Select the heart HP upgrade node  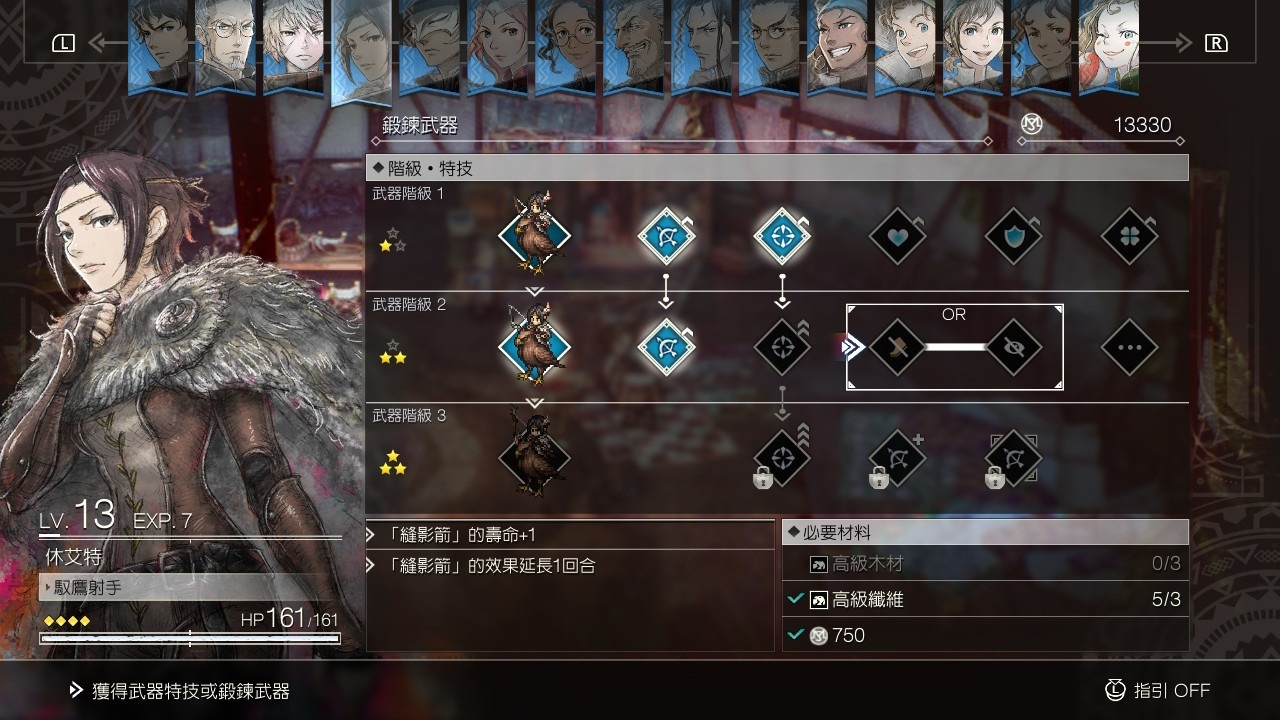897,236
